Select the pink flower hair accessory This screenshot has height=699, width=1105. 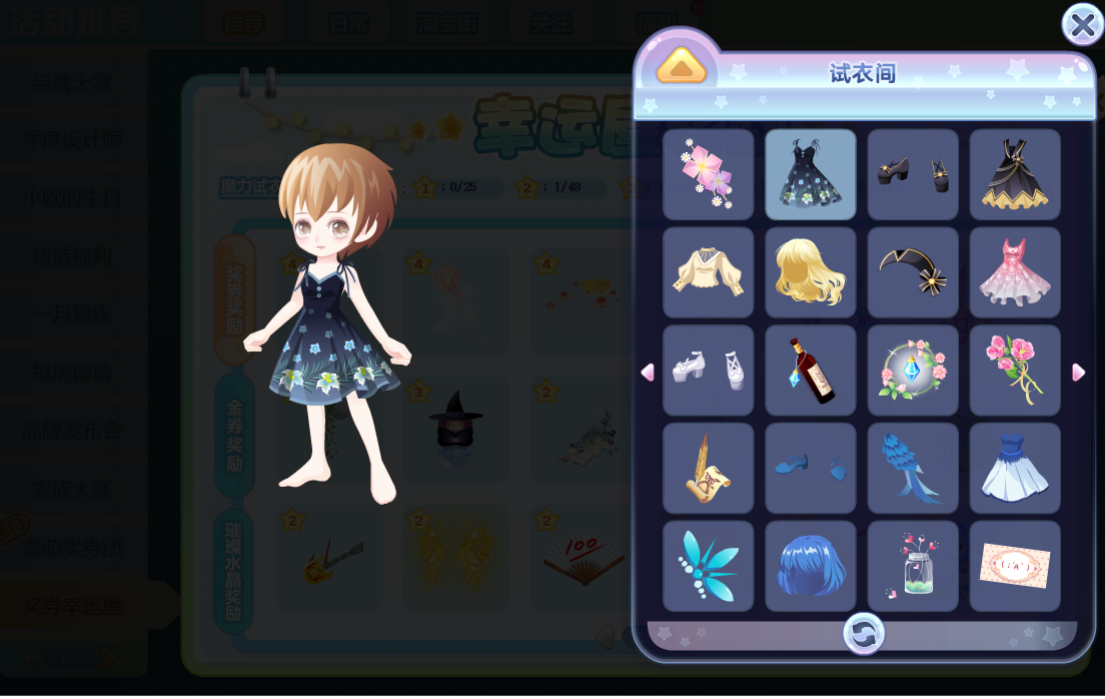708,174
